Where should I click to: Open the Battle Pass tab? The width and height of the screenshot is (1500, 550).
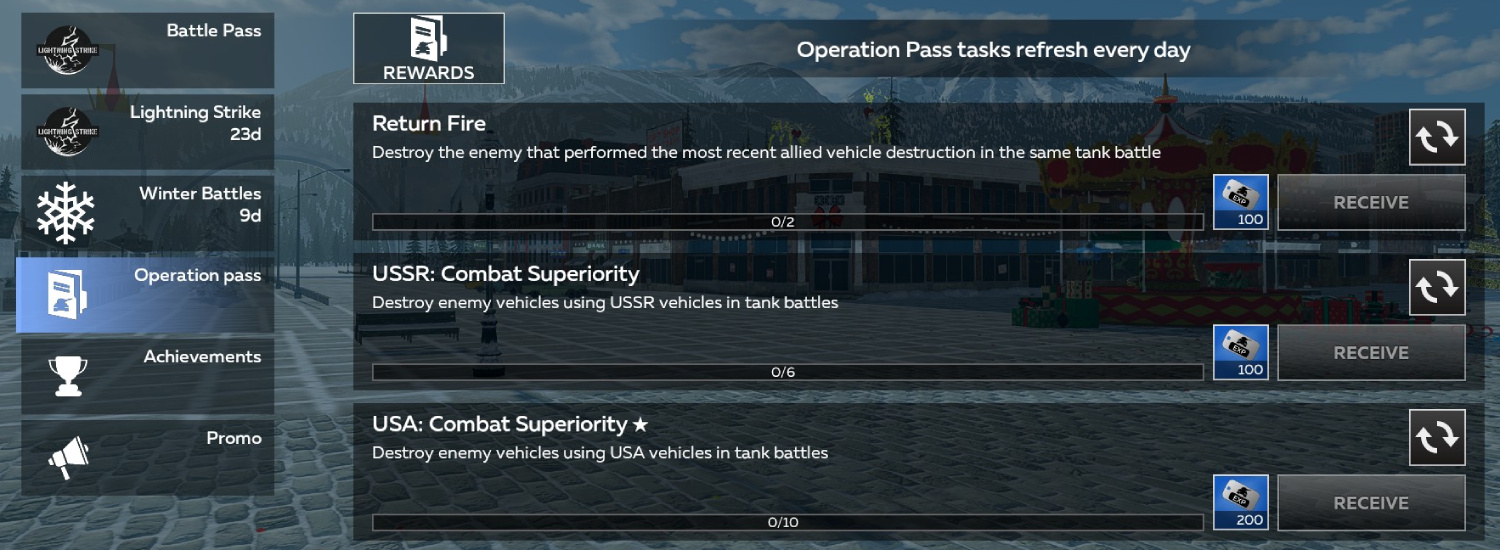(x=147, y=50)
